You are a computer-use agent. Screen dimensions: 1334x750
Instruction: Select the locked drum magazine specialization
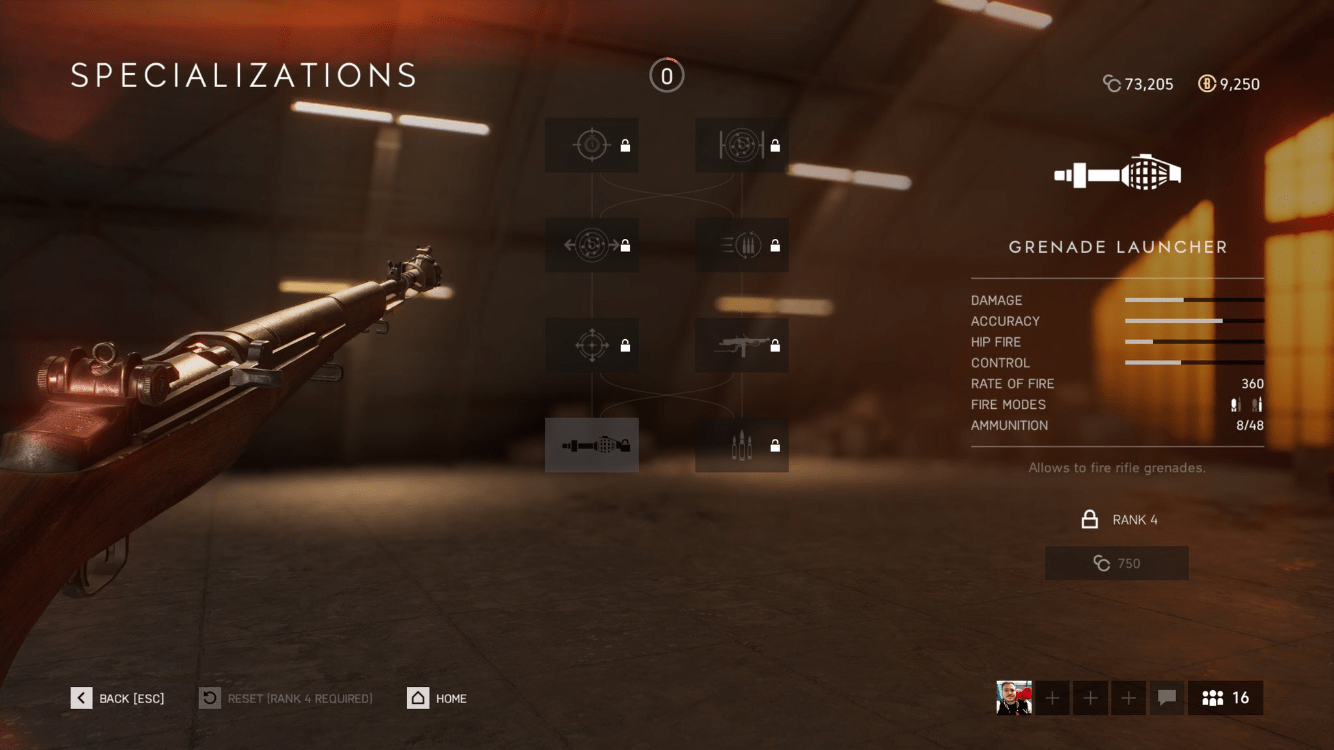click(741, 145)
